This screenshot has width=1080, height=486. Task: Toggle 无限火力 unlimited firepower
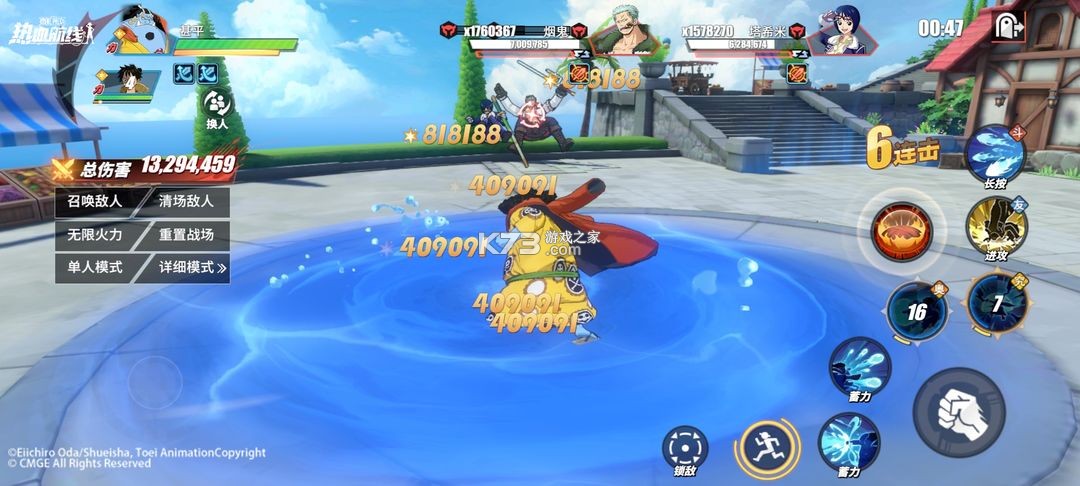click(94, 234)
